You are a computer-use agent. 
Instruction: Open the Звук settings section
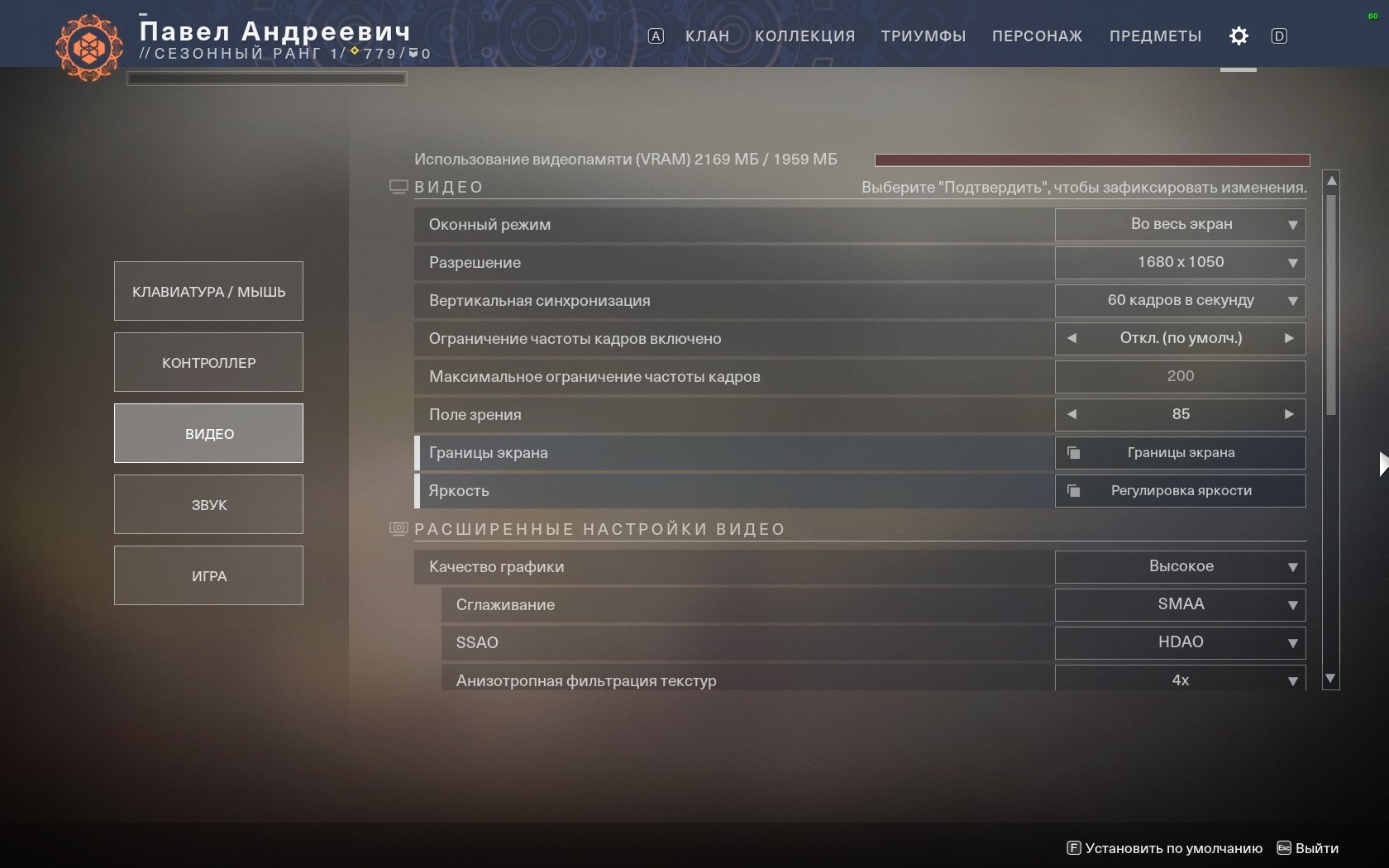coord(208,504)
